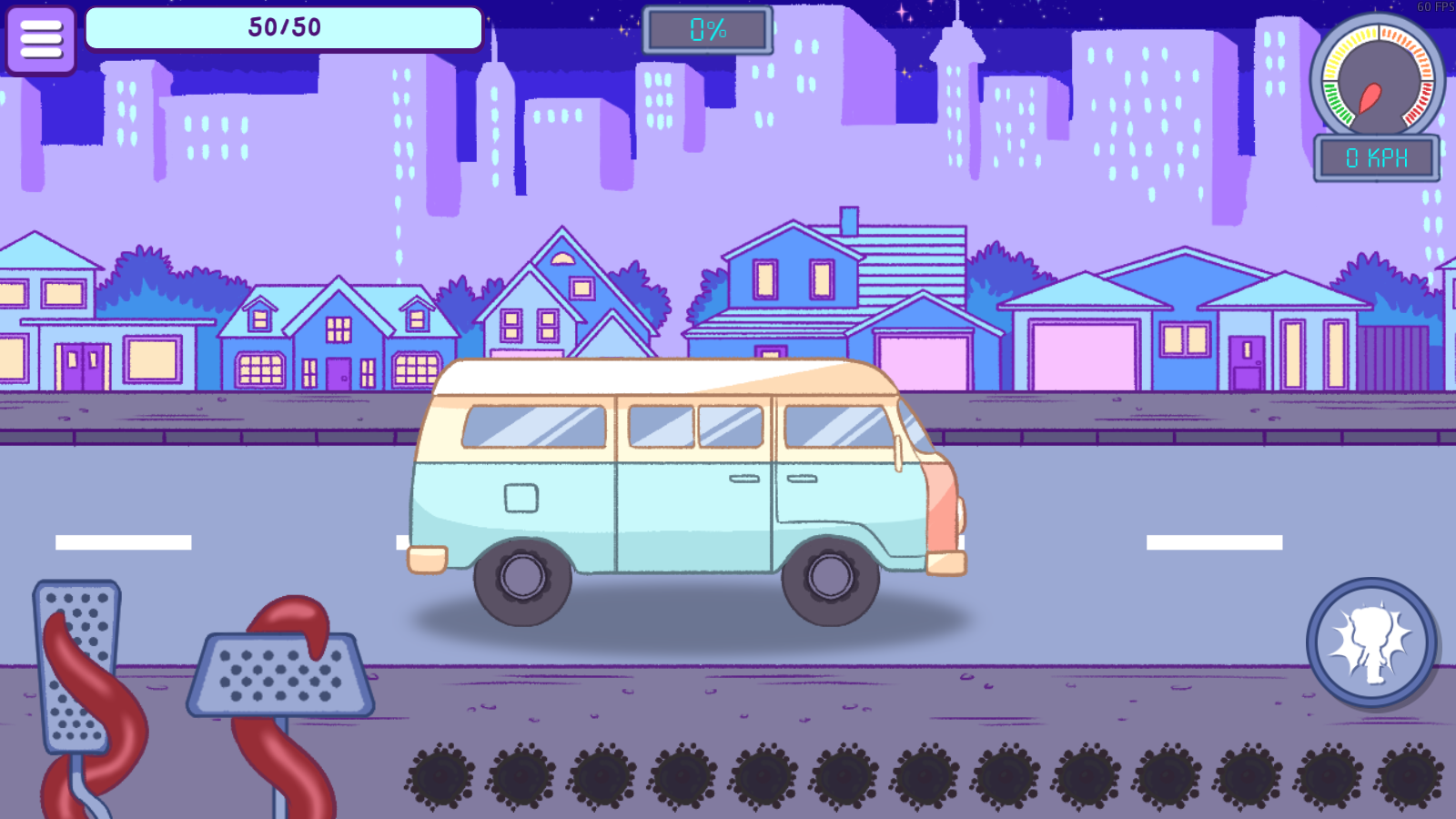This screenshot has height=819, width=1456.
Task: Tap the 0% progress display at the top
Action: click(708, 28)
